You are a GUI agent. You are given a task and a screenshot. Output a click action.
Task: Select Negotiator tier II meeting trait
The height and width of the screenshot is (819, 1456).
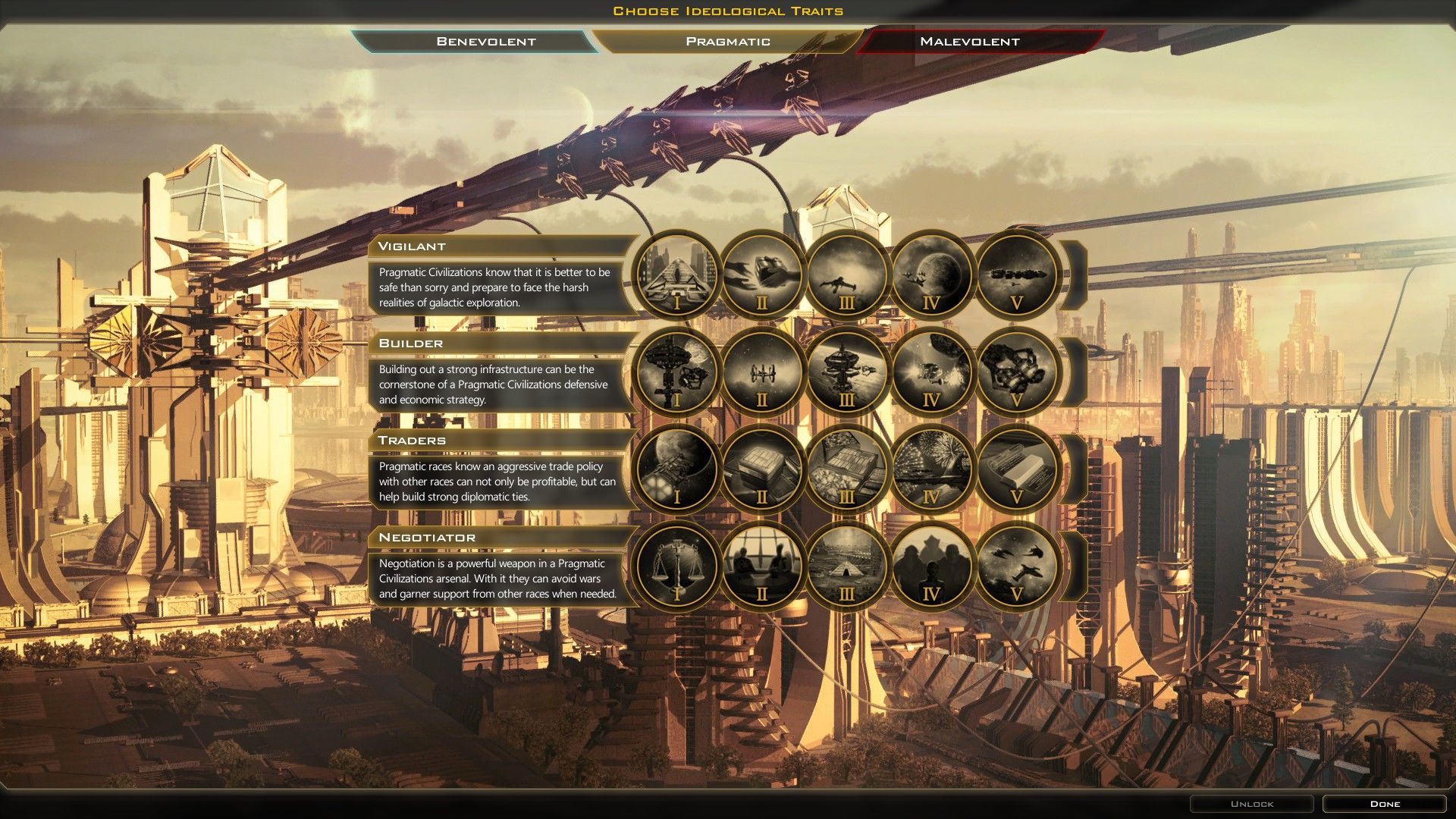click(x=762, y=566)
